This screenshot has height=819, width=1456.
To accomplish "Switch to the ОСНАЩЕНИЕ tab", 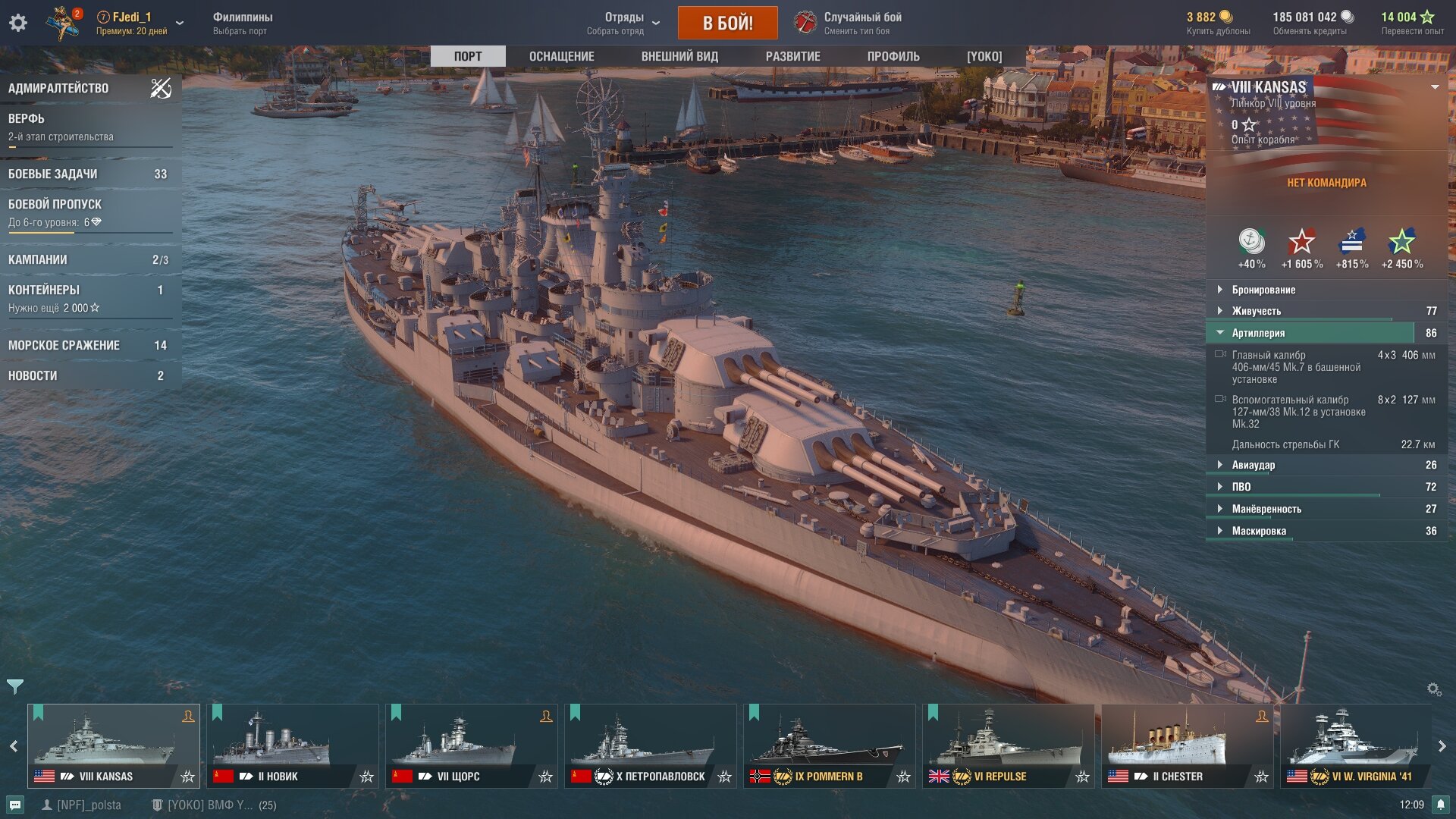I will coord(561,57).
